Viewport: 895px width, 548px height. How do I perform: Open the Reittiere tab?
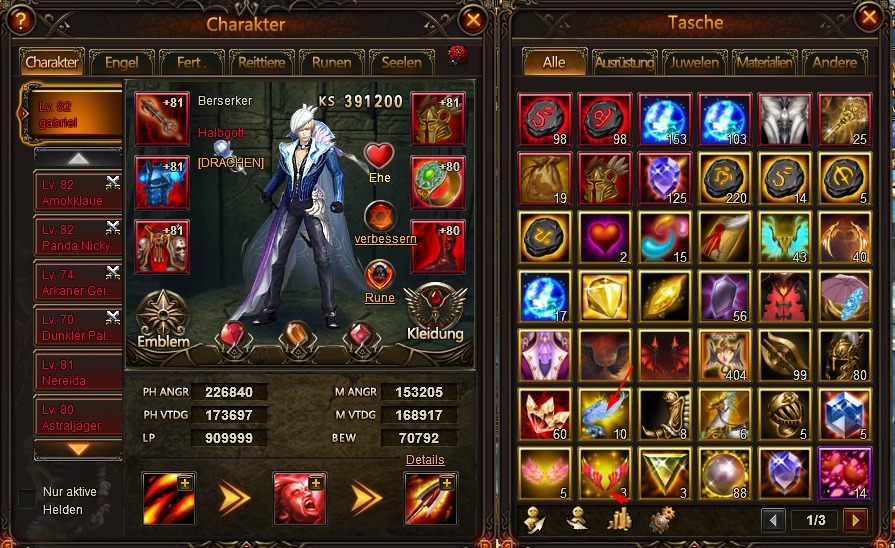(260, 62)
